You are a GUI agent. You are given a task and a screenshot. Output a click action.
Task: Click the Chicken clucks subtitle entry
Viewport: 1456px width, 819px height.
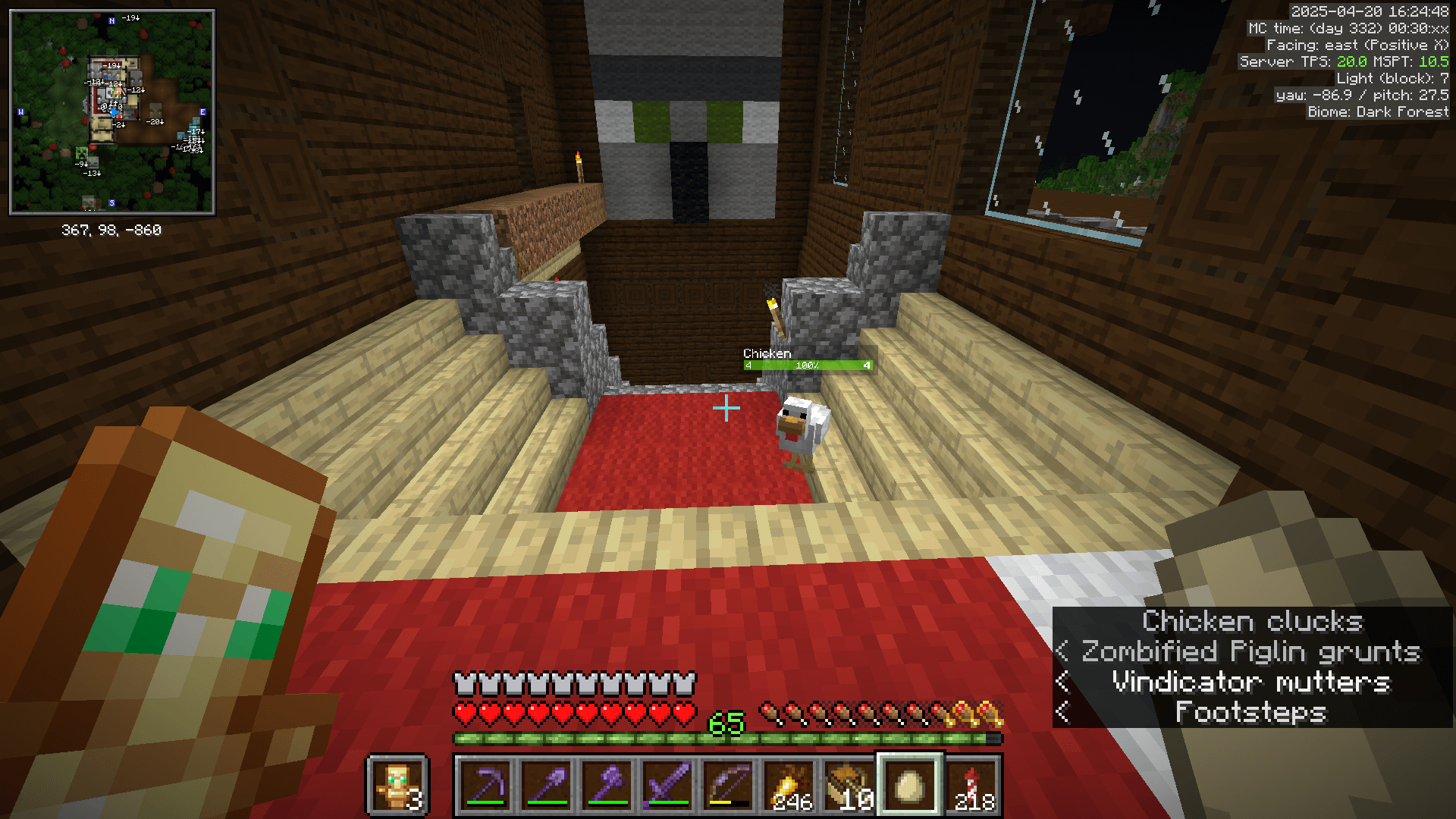click(1251, 621)
